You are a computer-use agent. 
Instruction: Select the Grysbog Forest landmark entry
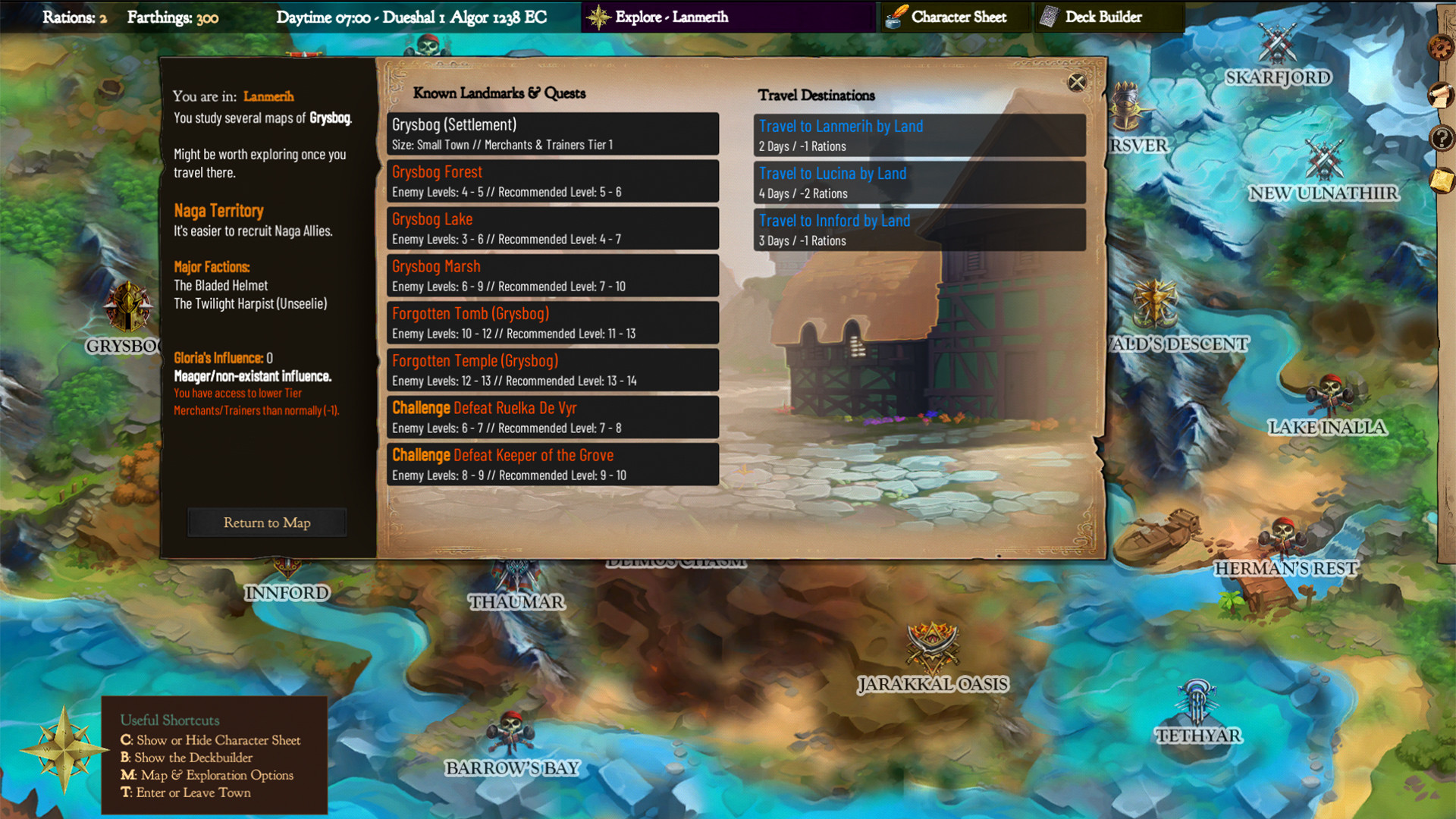[x=552, y=181]
